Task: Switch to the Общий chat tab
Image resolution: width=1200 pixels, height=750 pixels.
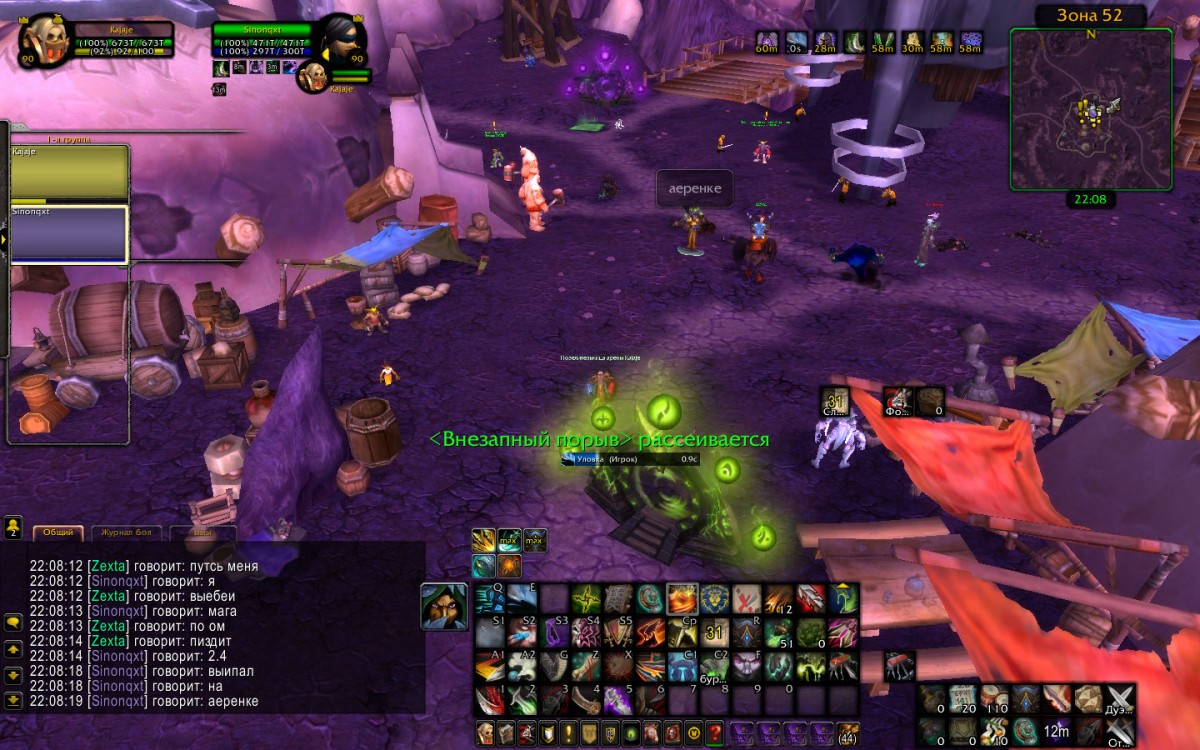Action: pos(58,533)
